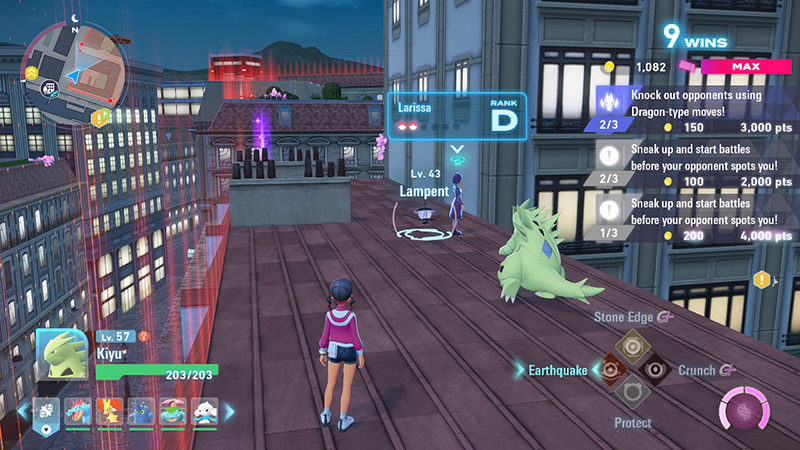Select the Stone Edge move
Screen dimensions: 800x450
tap(629, 345)
